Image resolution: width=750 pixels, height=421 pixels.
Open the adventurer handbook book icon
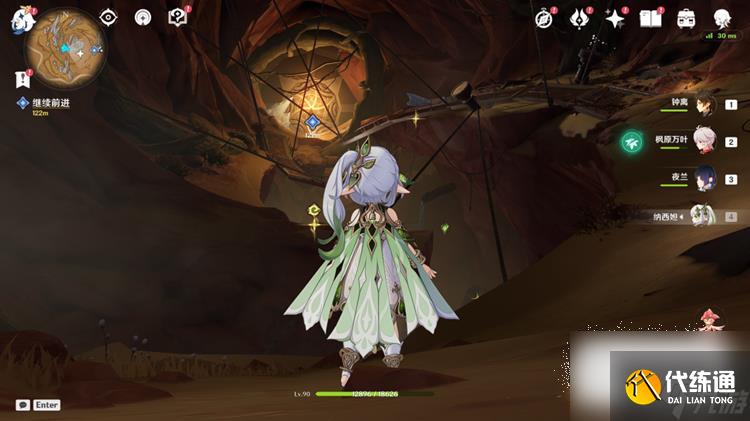(651, 18)
